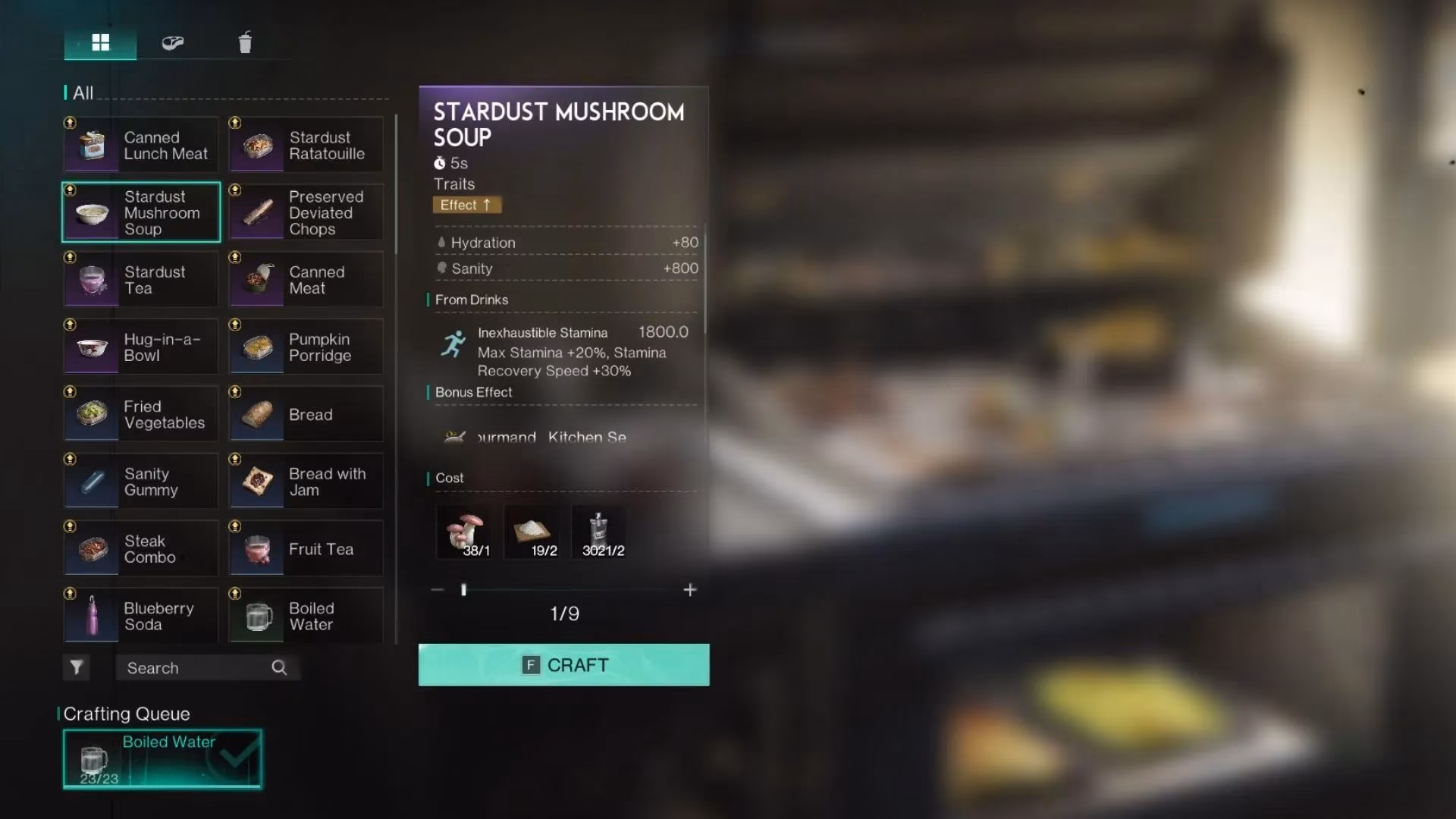
Task: Select the Canned Lunch Meat recipe
Action: coord(141,145)
